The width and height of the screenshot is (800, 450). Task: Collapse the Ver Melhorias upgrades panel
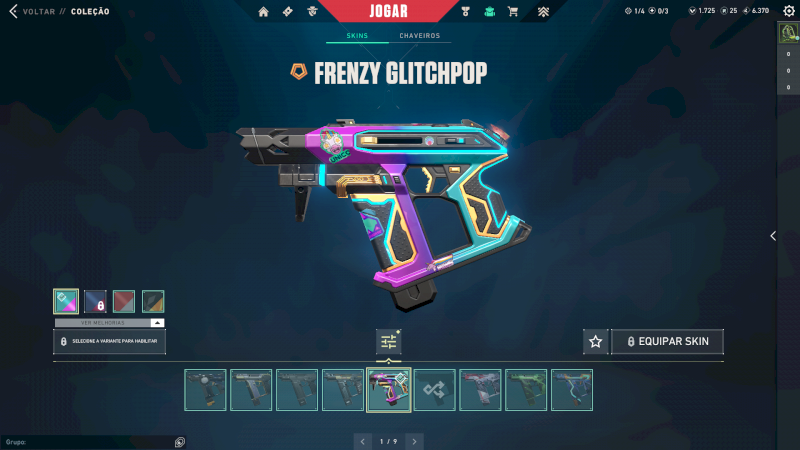(x=157, y=323)
